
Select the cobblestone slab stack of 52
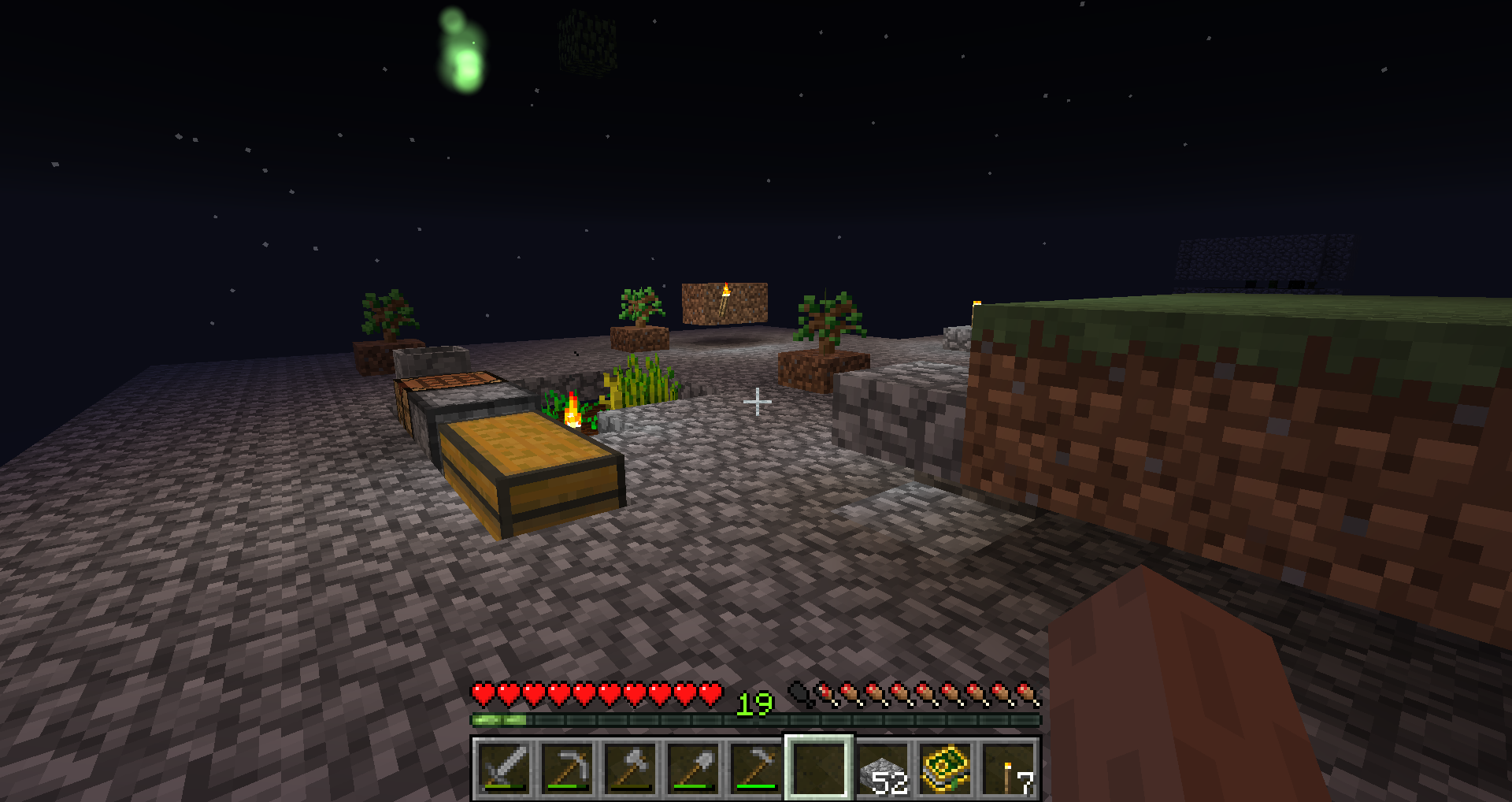tap(882, 768)
